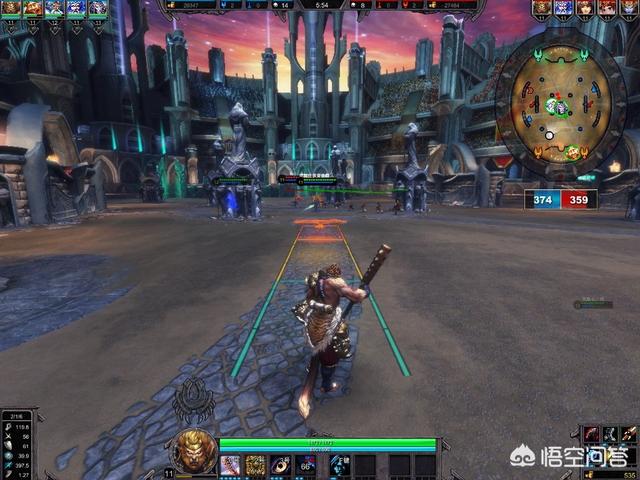Select the blue figure active item slot
This screenshot has height=480, width=640.
pos(338,465)
